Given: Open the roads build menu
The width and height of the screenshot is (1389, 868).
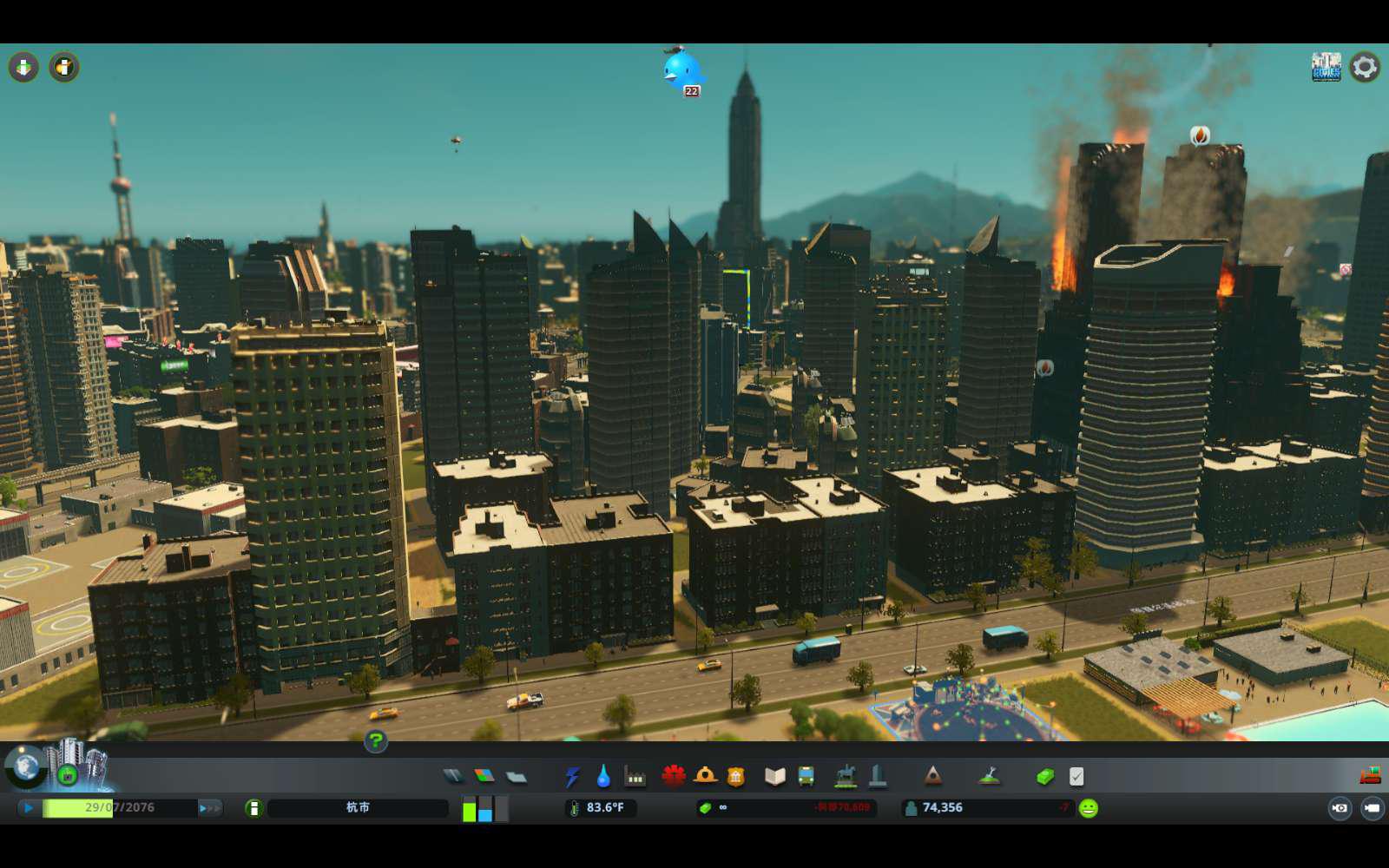Looking at the screenshot, I should pyautogui.click(x=453, y=776).
